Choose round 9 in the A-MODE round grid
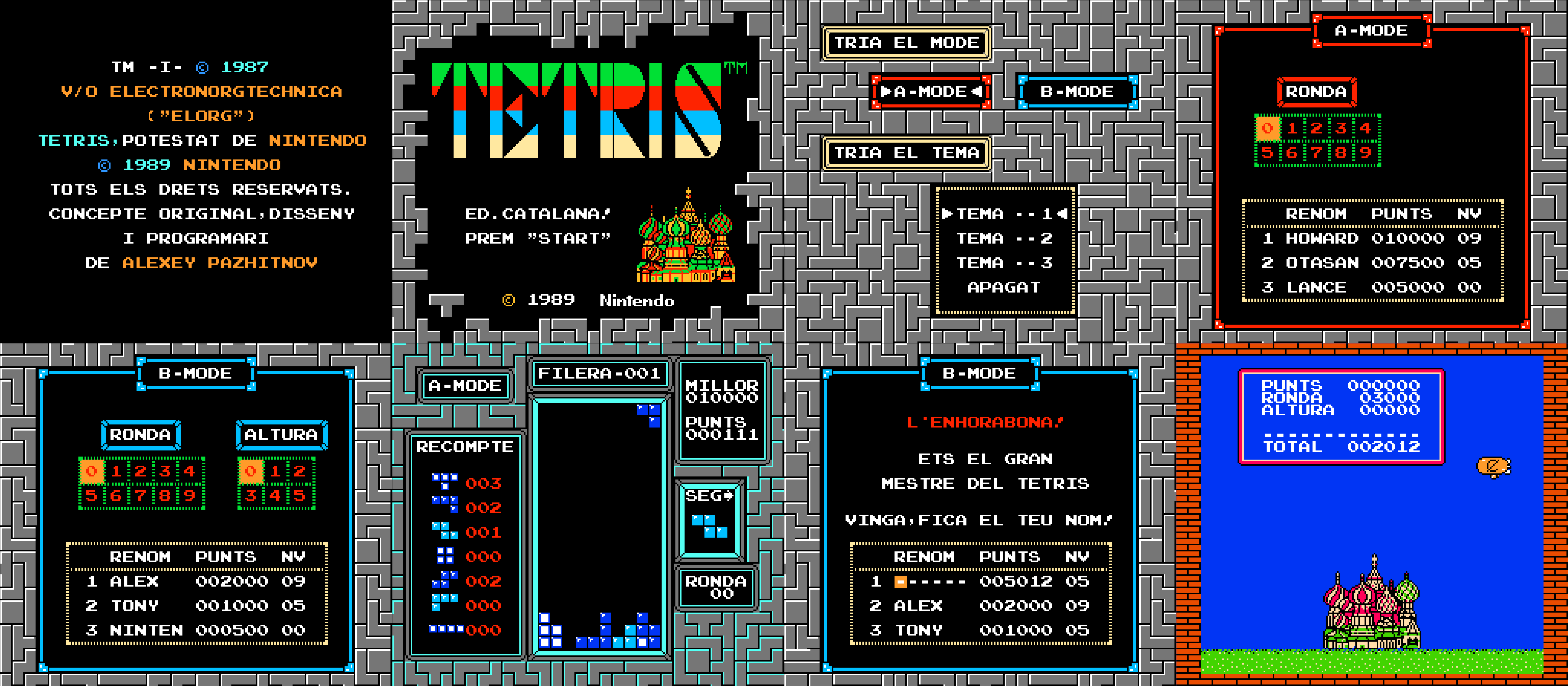The width and height of the screenshot is (1568, 686). pos(1365,153)
